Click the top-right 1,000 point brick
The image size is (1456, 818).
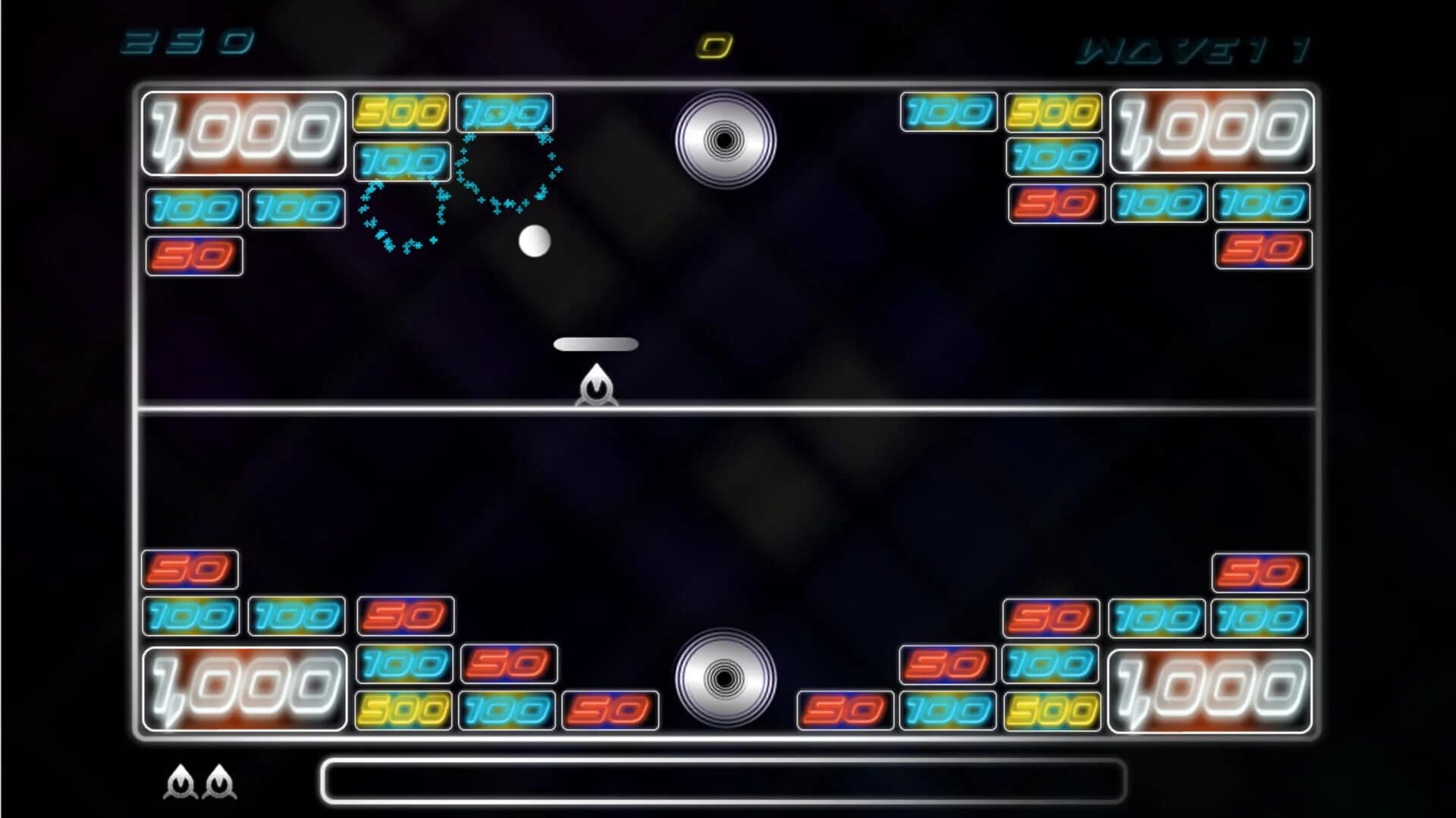(1211, 130)
